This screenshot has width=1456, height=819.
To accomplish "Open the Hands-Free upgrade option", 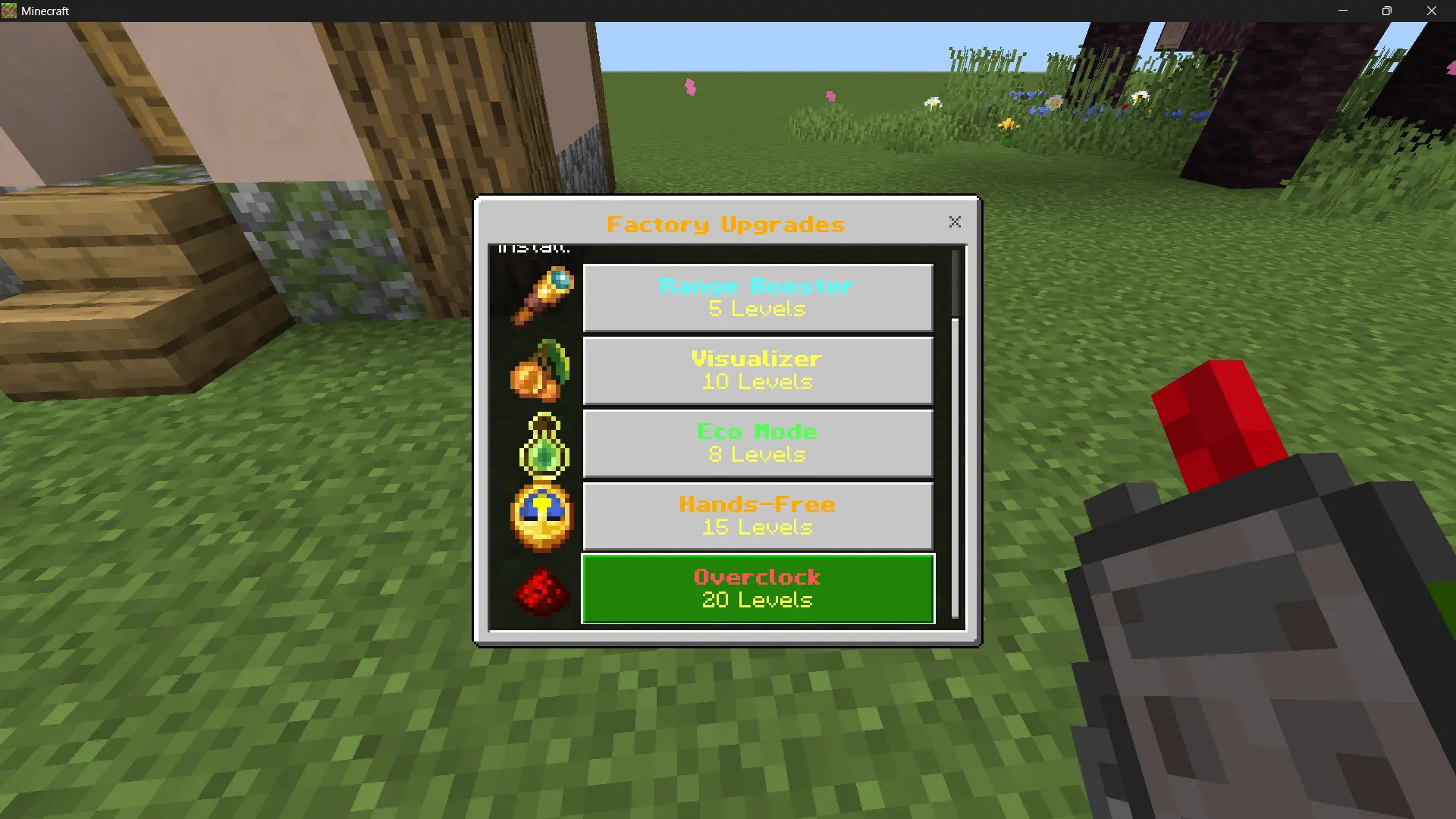I will 758,516.
